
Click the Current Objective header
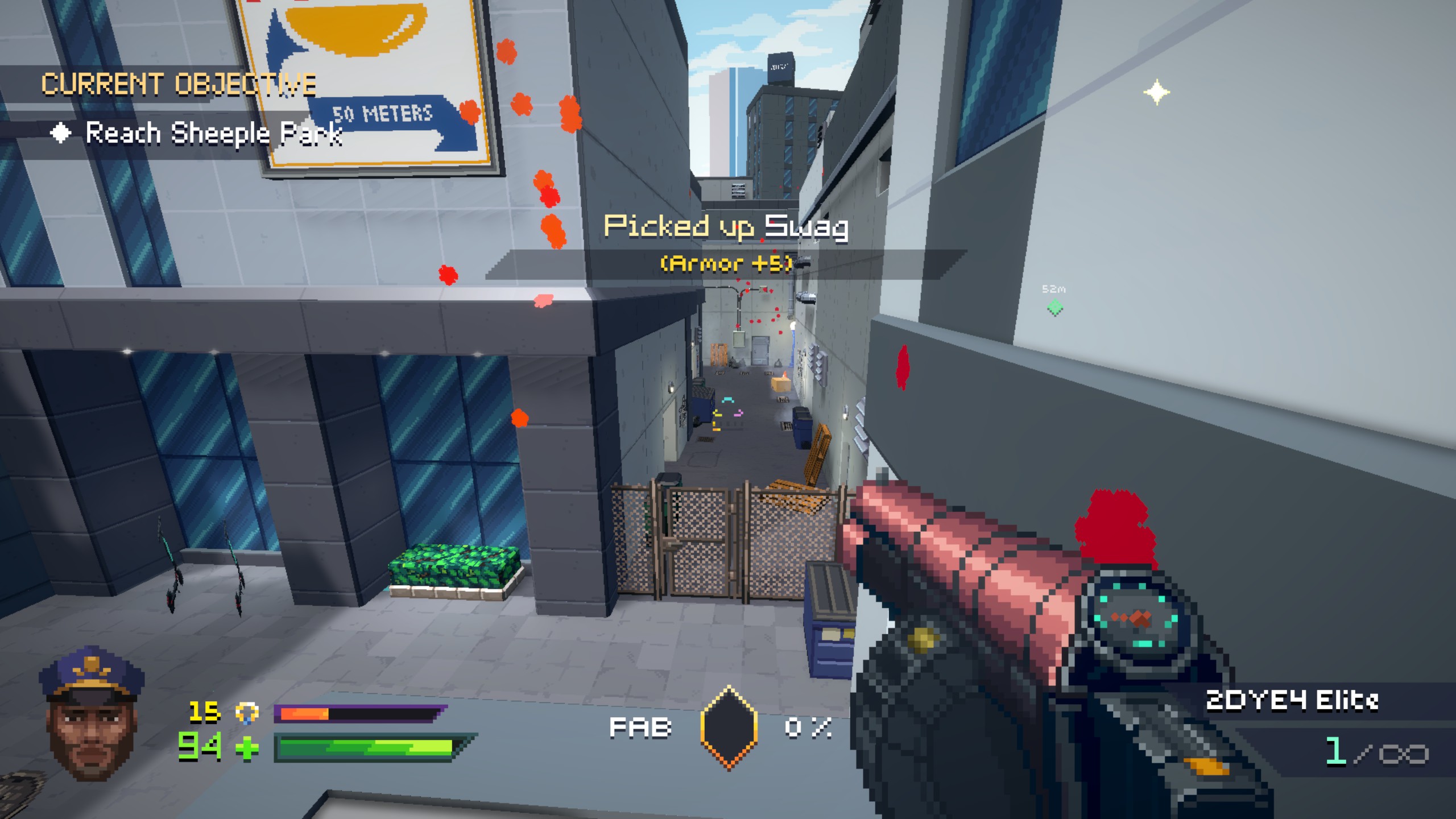[179, 84]
